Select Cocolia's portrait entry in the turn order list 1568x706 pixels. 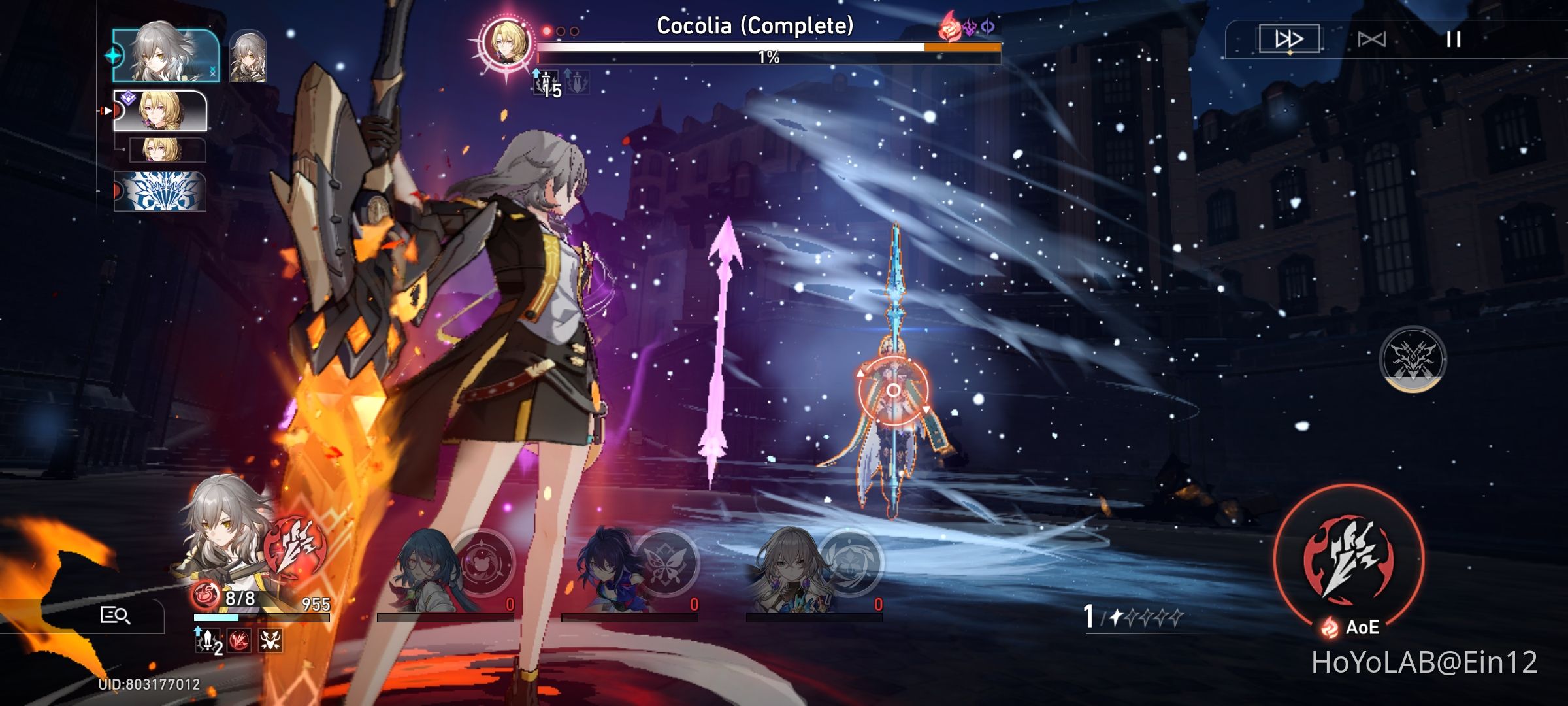159,110
